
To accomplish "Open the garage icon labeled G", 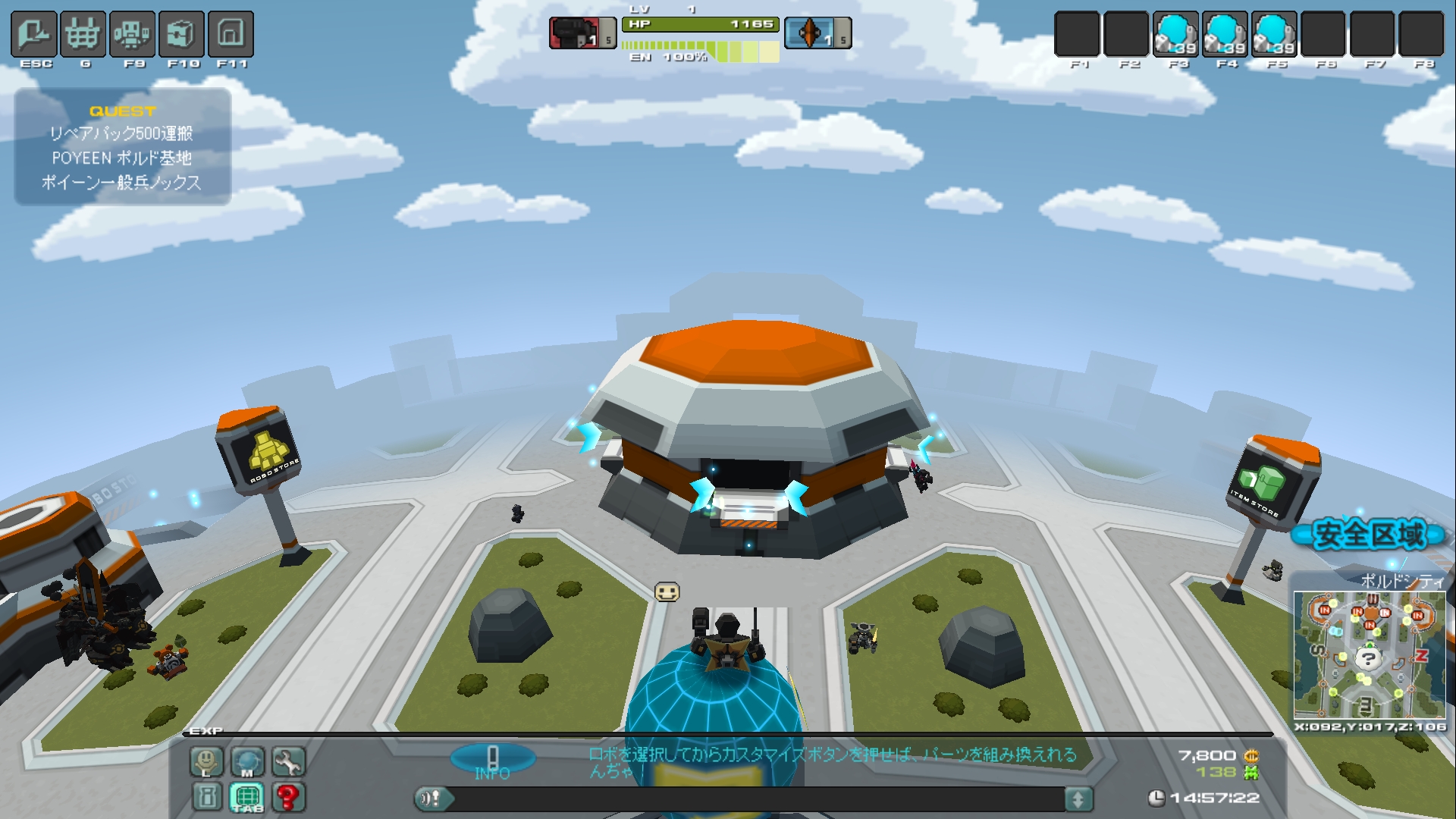I will point(83,34).
